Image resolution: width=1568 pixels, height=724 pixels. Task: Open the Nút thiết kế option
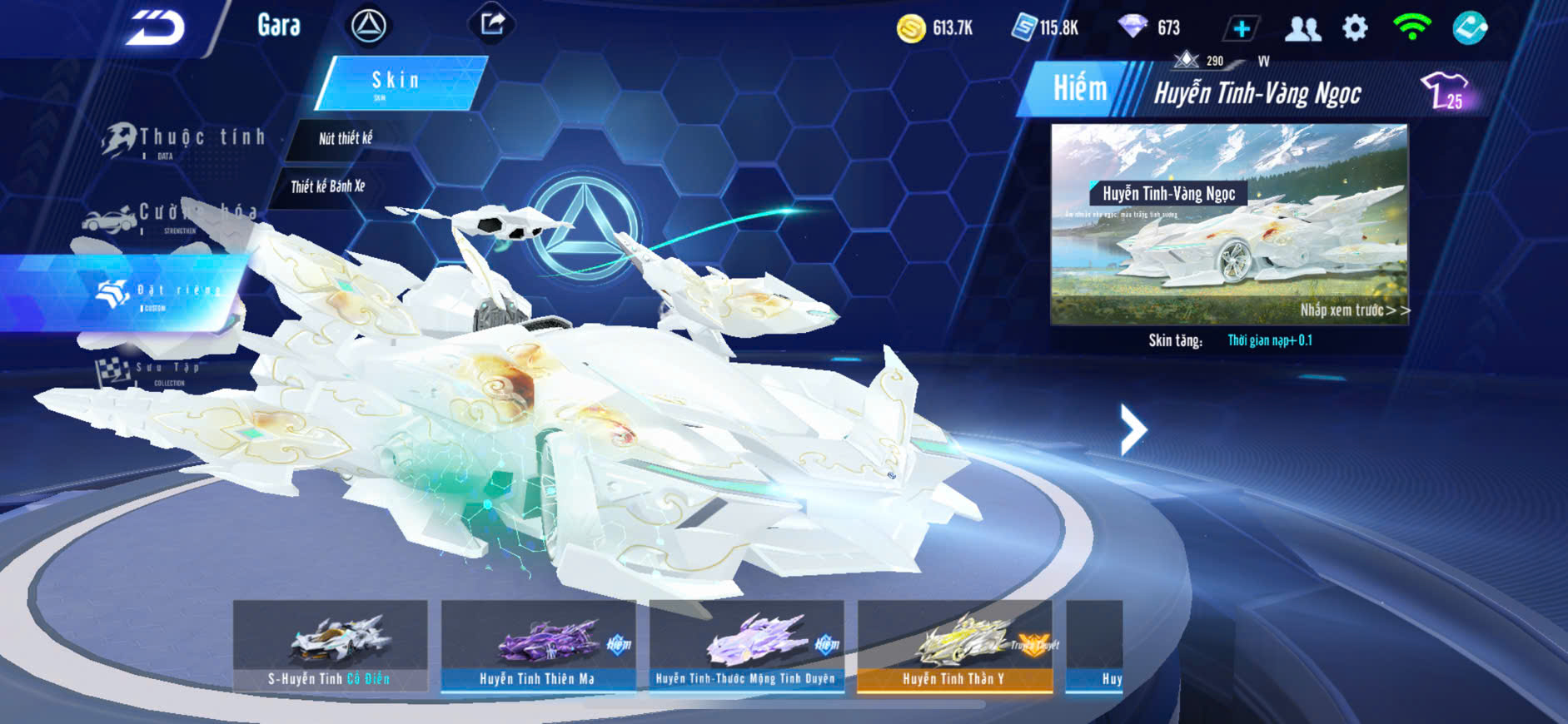tap(346, 139)
